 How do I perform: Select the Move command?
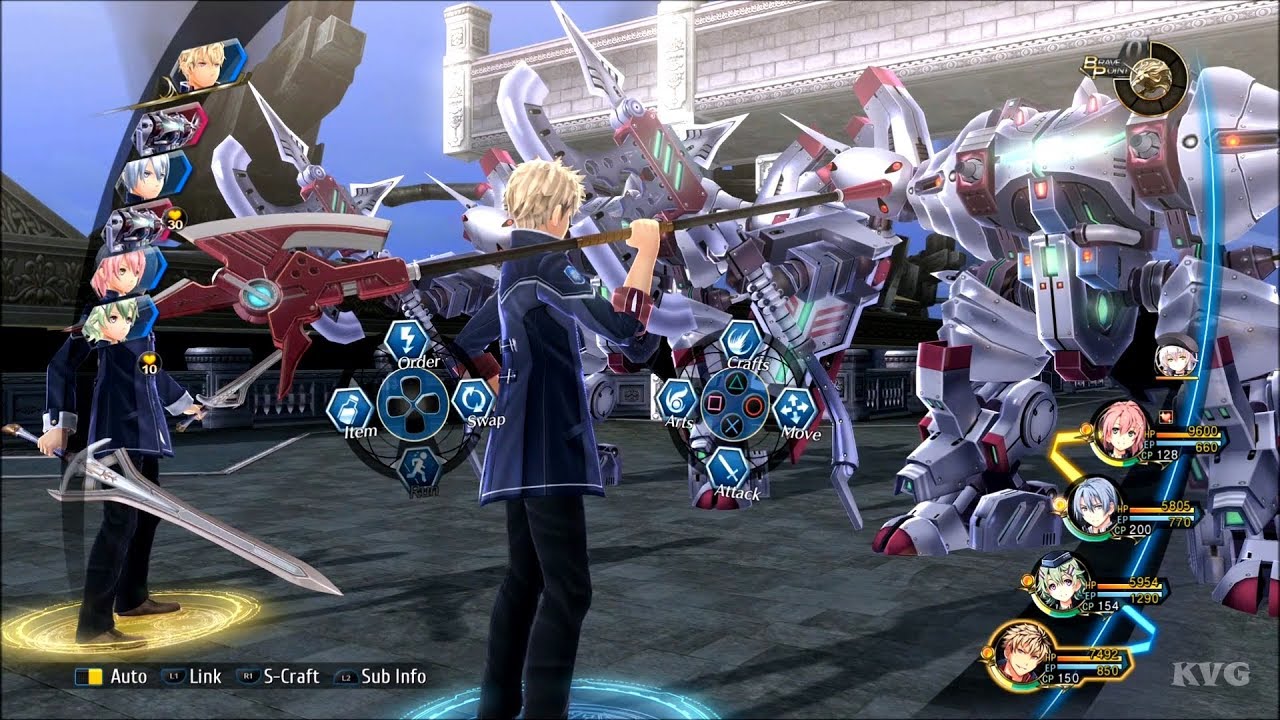[x=796, y=410]
